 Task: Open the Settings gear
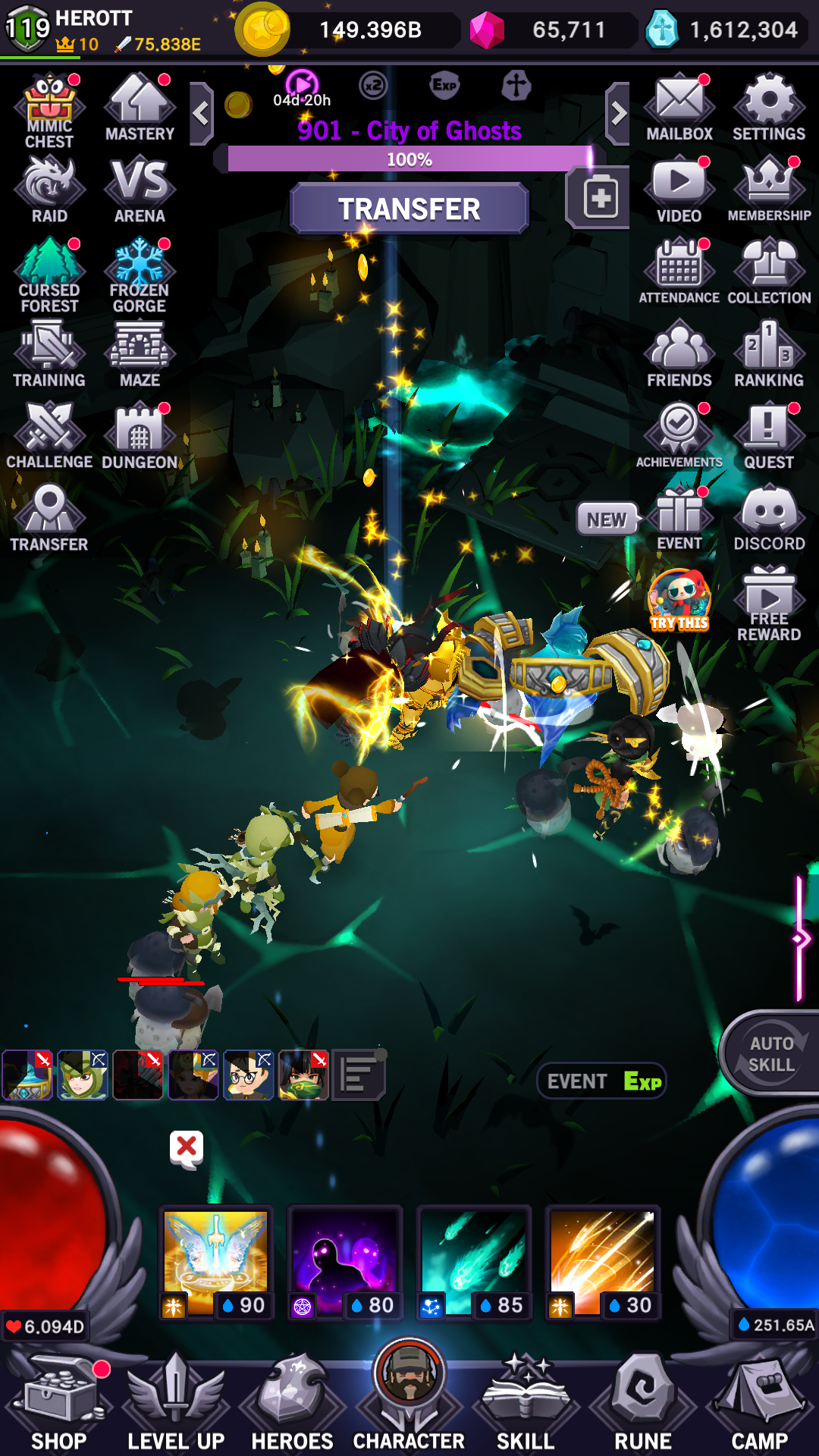click(769, 108)
